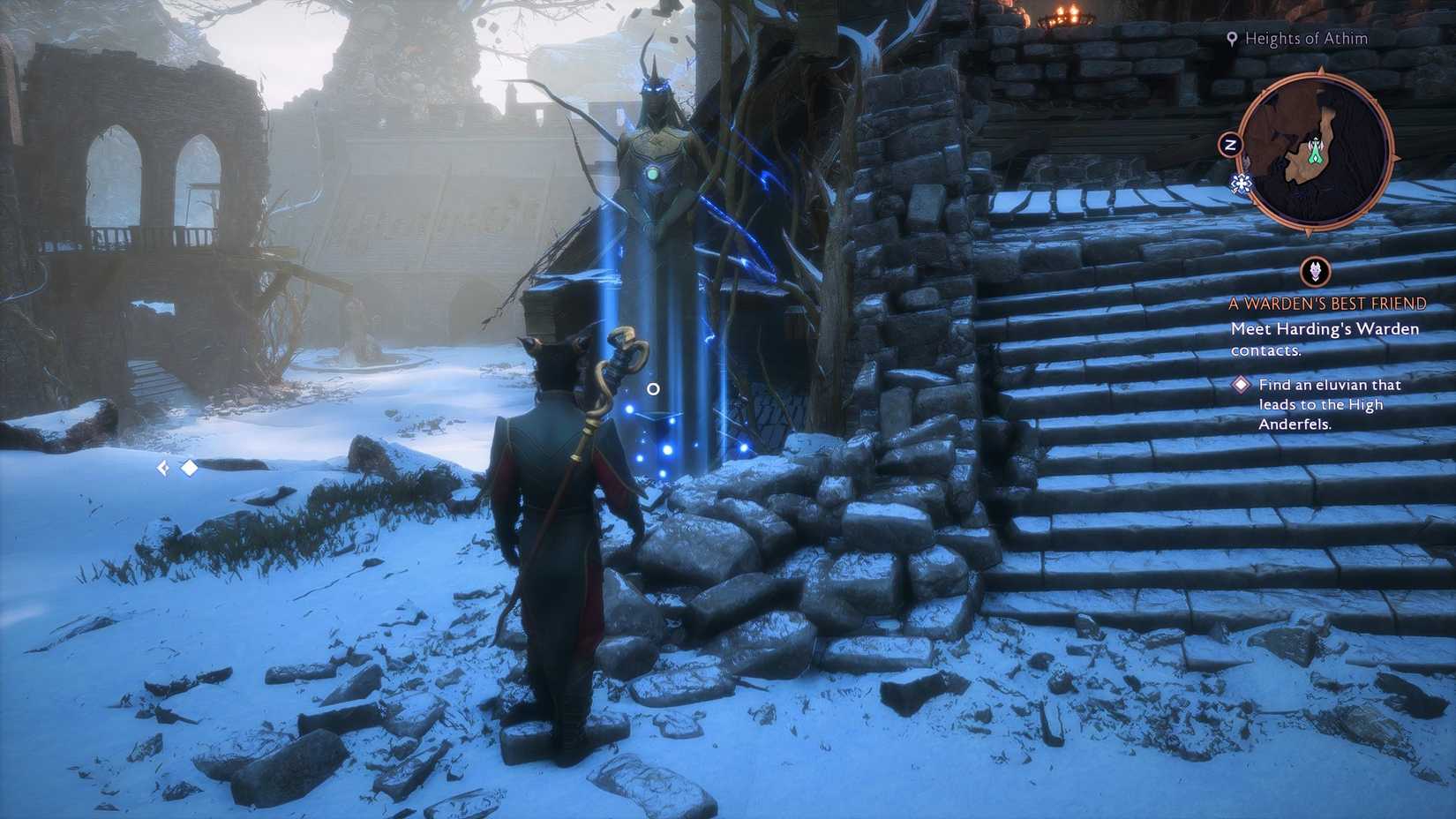This screenshot has height=819, width=1456.
Task: Click the green player arrow on the minimap
Action: tap(1315, 155)
